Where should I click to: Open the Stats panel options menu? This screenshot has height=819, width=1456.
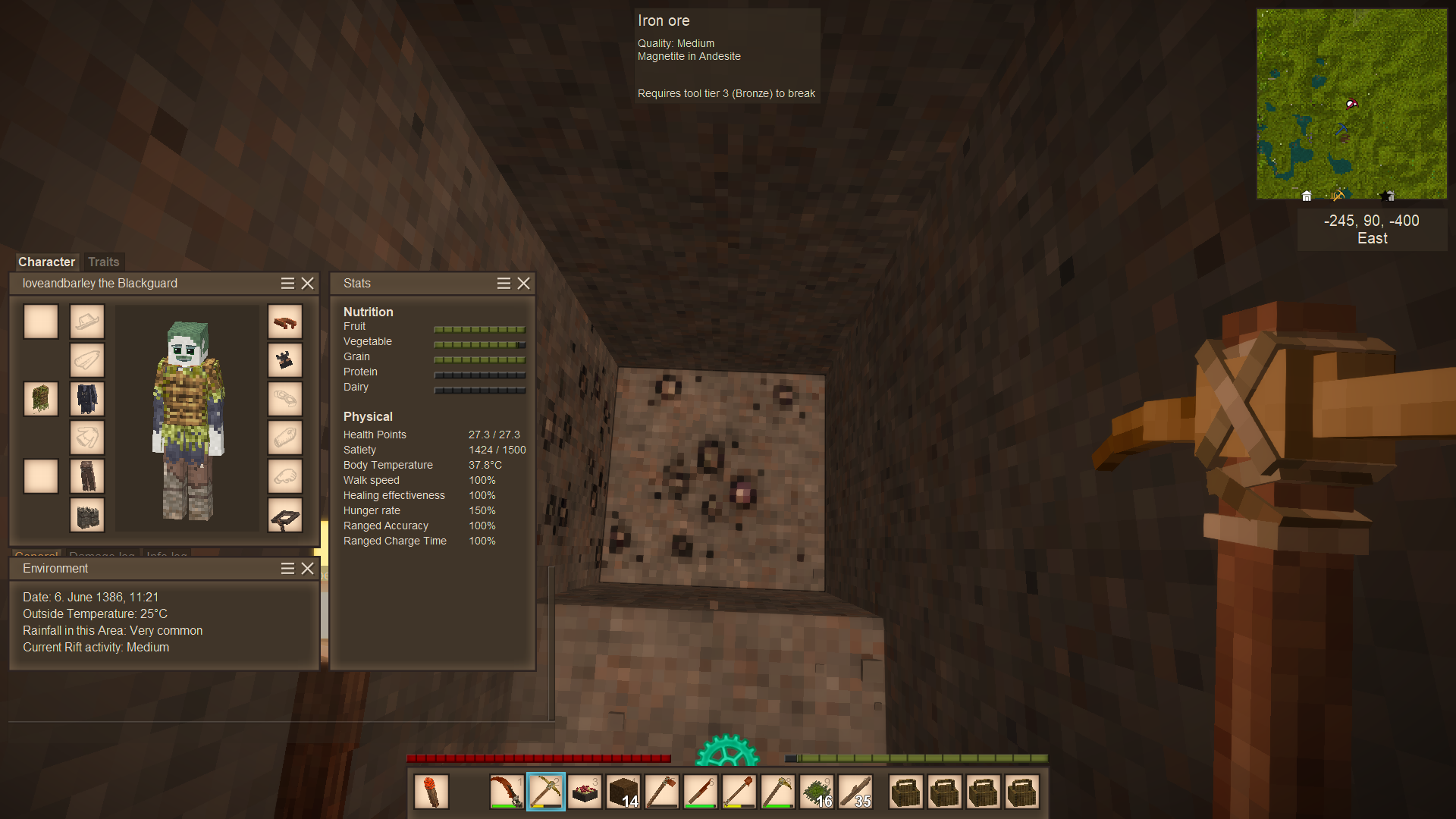[504, 283]
